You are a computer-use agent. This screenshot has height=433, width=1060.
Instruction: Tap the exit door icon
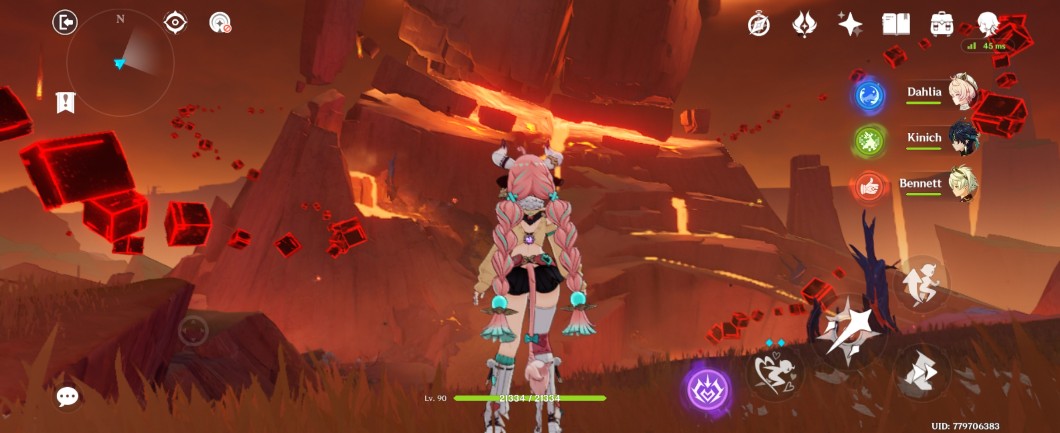(x=65, y=22)
